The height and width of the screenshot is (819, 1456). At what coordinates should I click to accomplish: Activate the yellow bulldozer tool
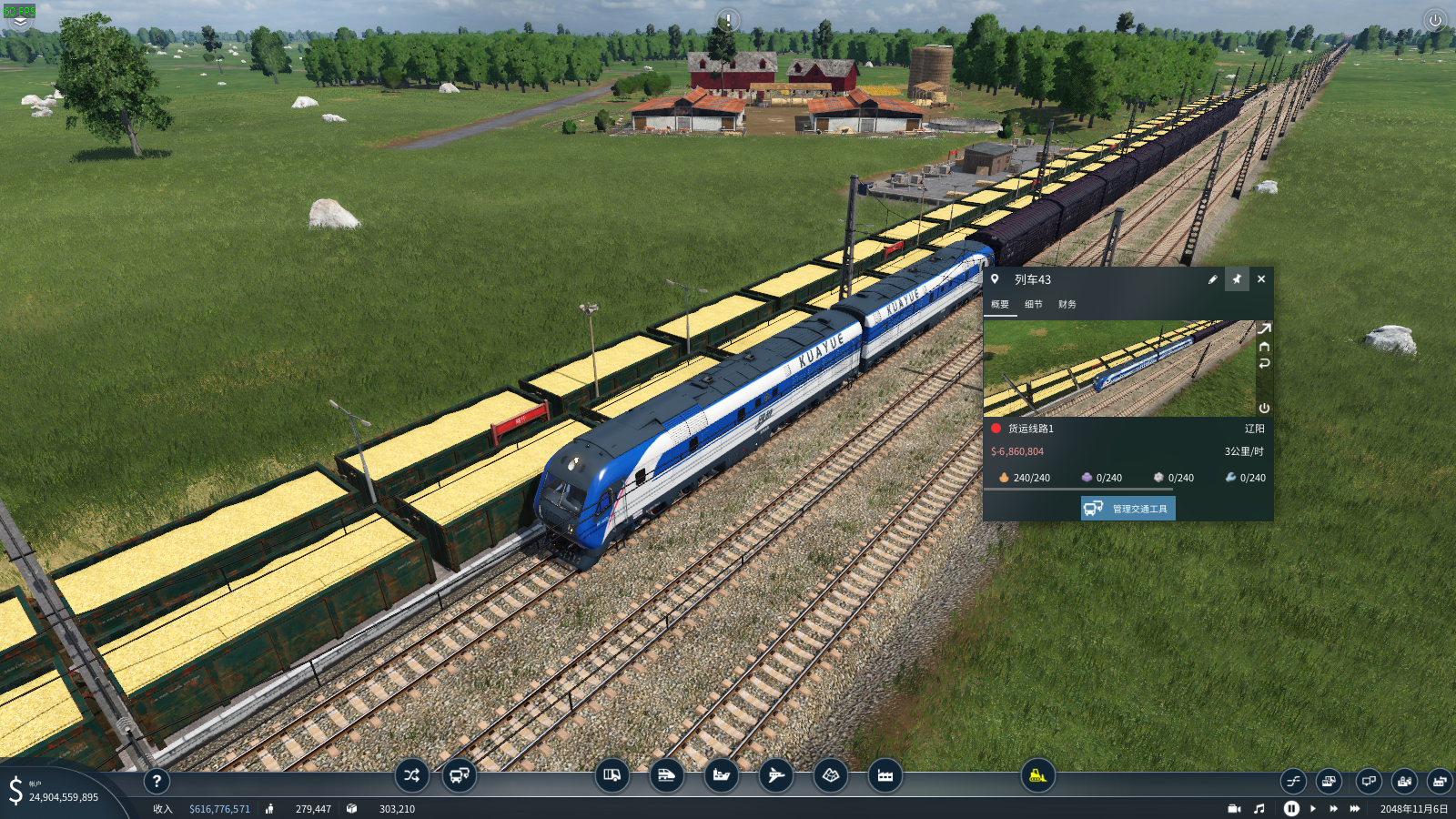1037,775
